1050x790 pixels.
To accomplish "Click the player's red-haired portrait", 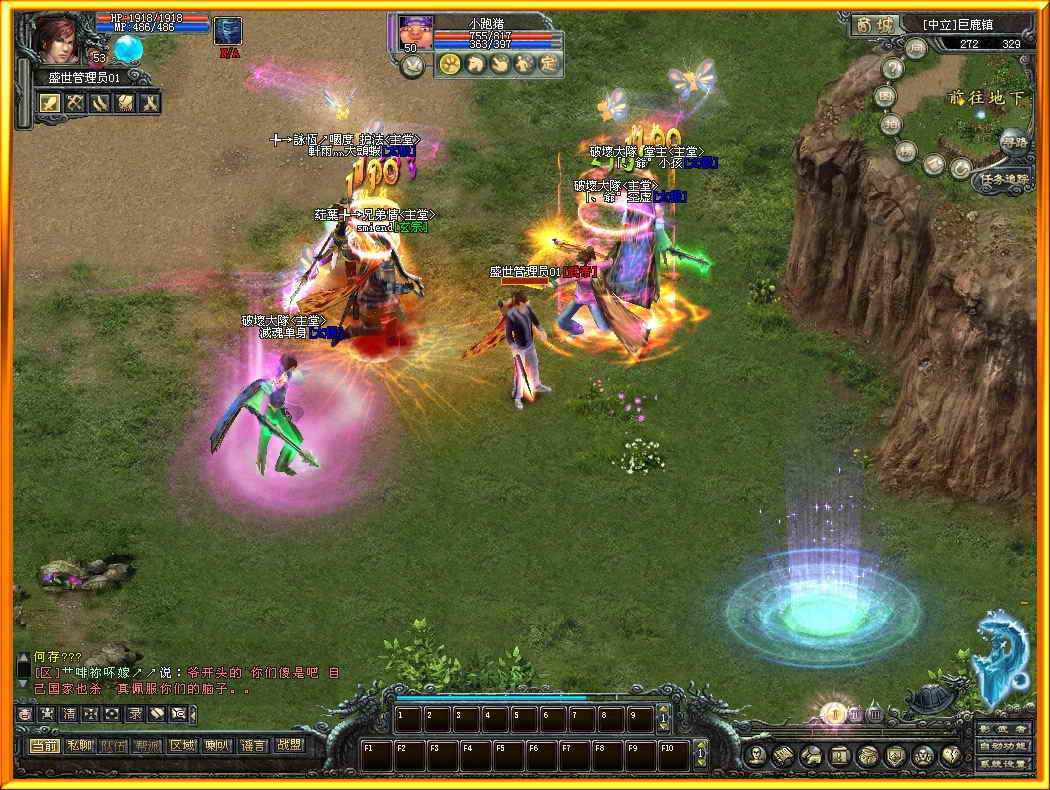I will [x=58, y=39].
